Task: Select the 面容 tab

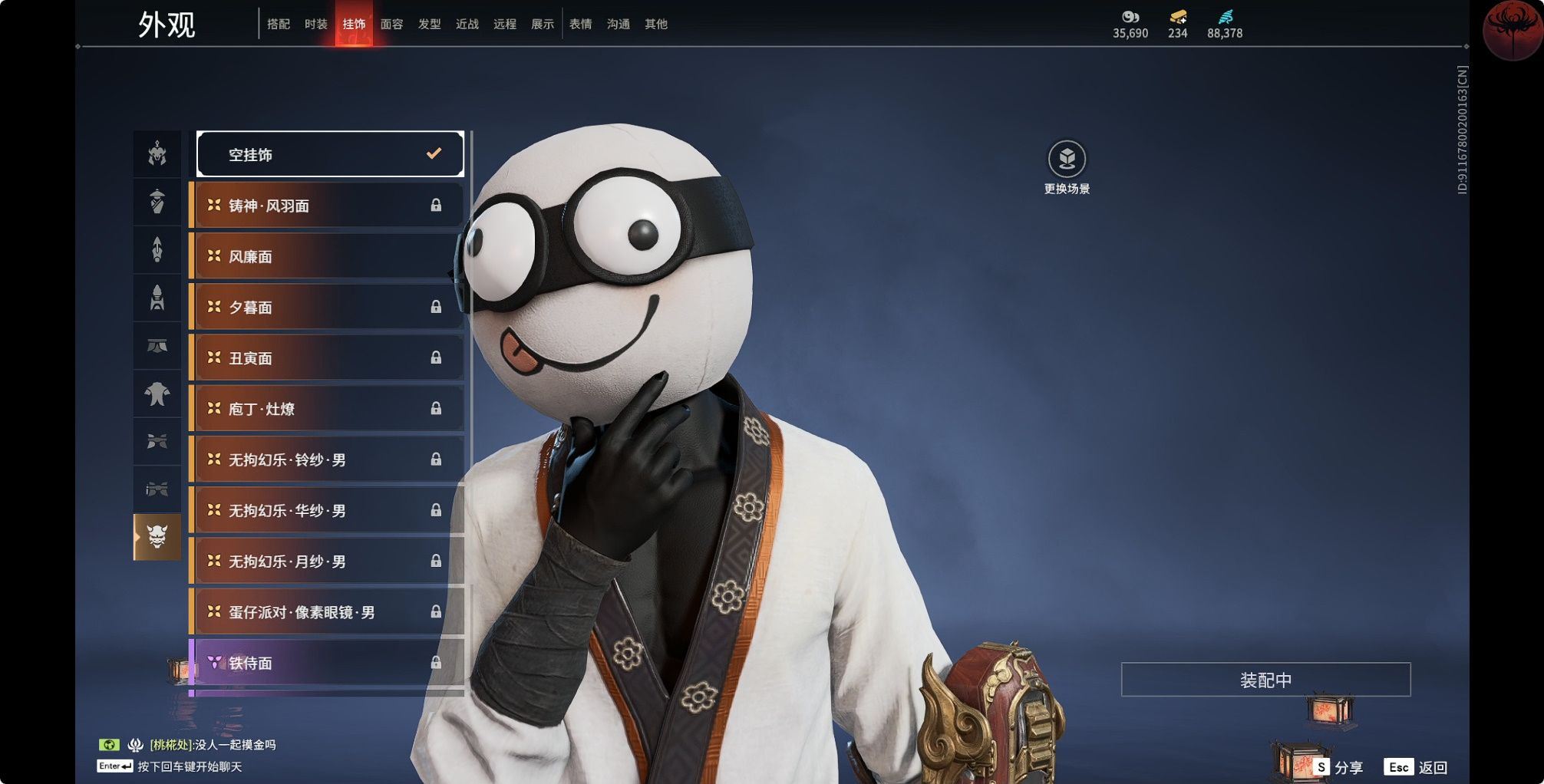Action: click(x=391, y=25)
